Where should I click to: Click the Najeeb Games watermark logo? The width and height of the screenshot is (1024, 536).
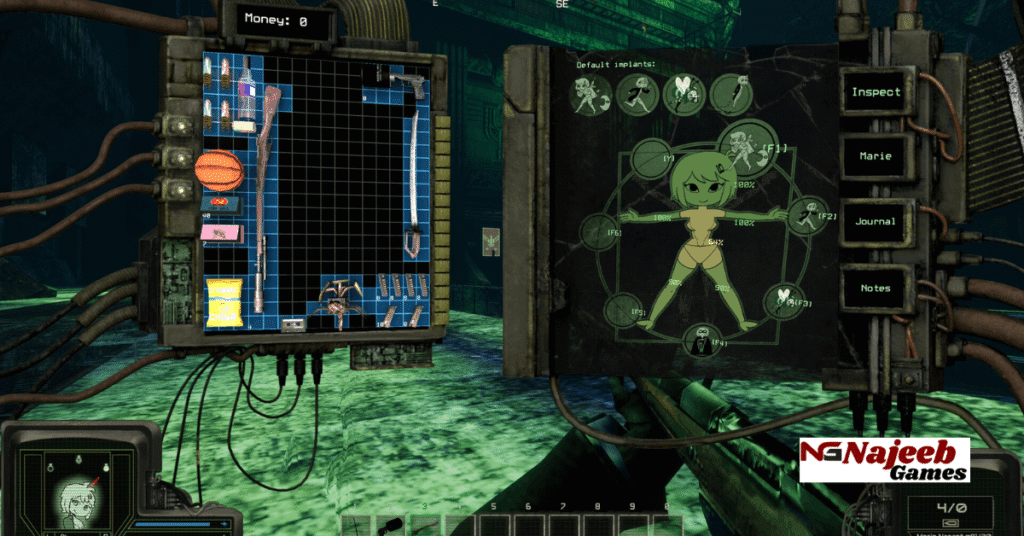[x=883, y=459]
